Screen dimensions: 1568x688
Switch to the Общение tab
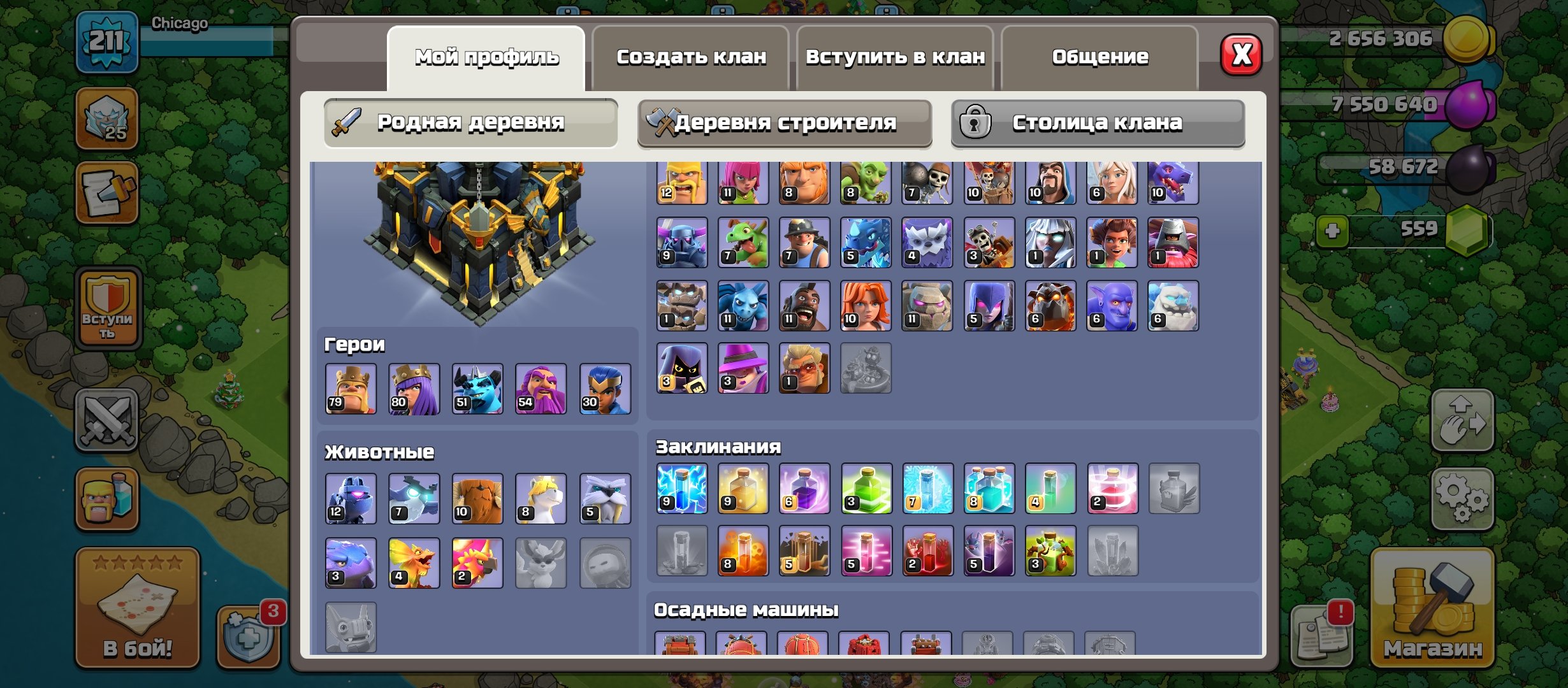[1100, 57]
